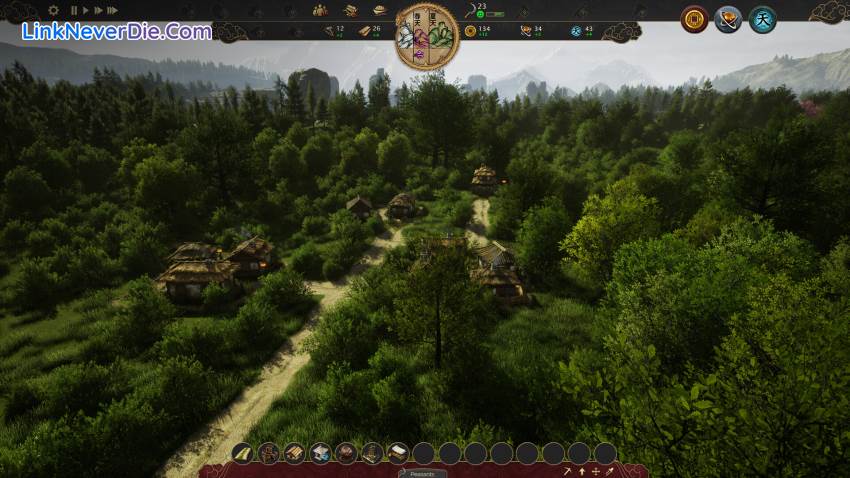Set the fastest triple-arrow game speed
The width and height of the screenshot is (850, 478).
(x=112, y=10)
